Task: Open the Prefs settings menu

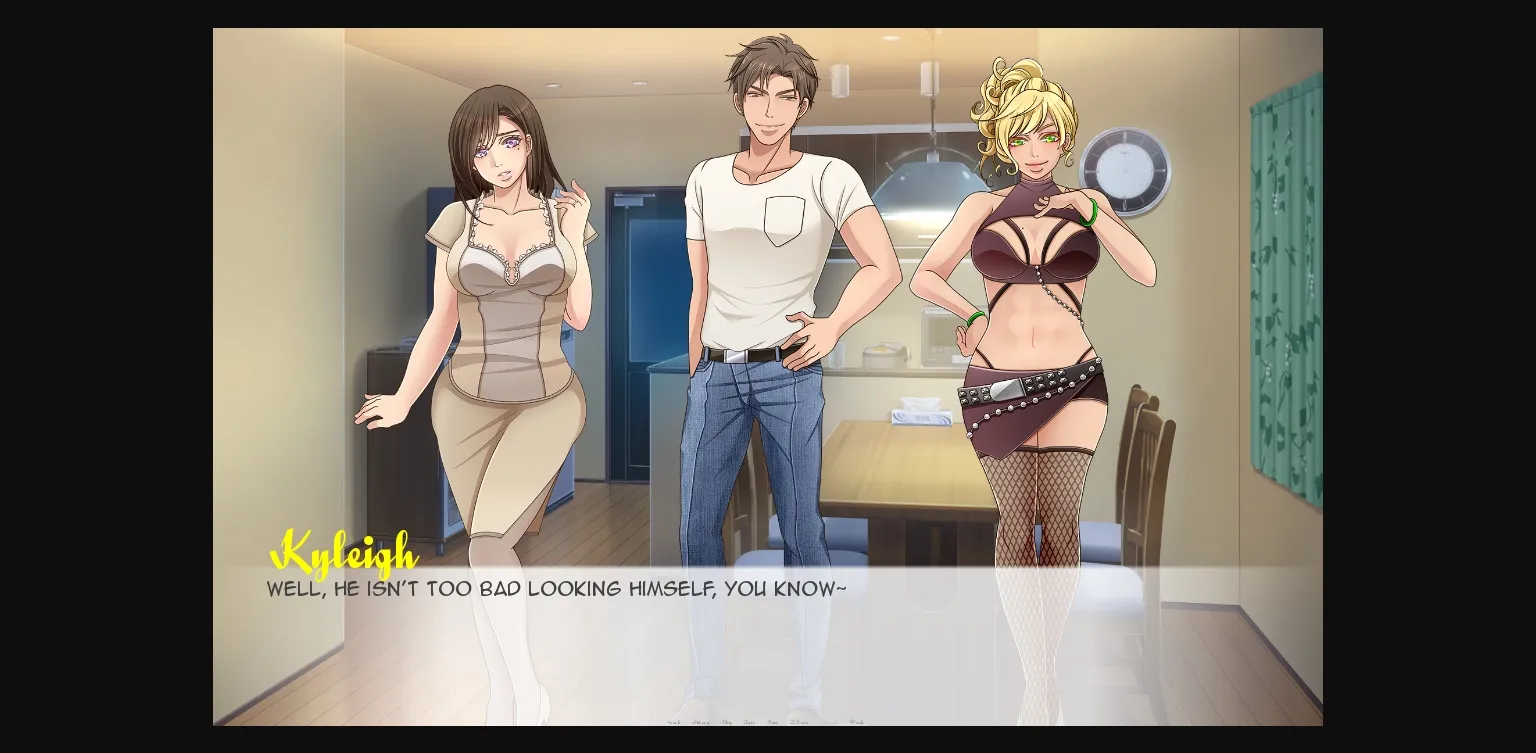Action: coord(857,720)
